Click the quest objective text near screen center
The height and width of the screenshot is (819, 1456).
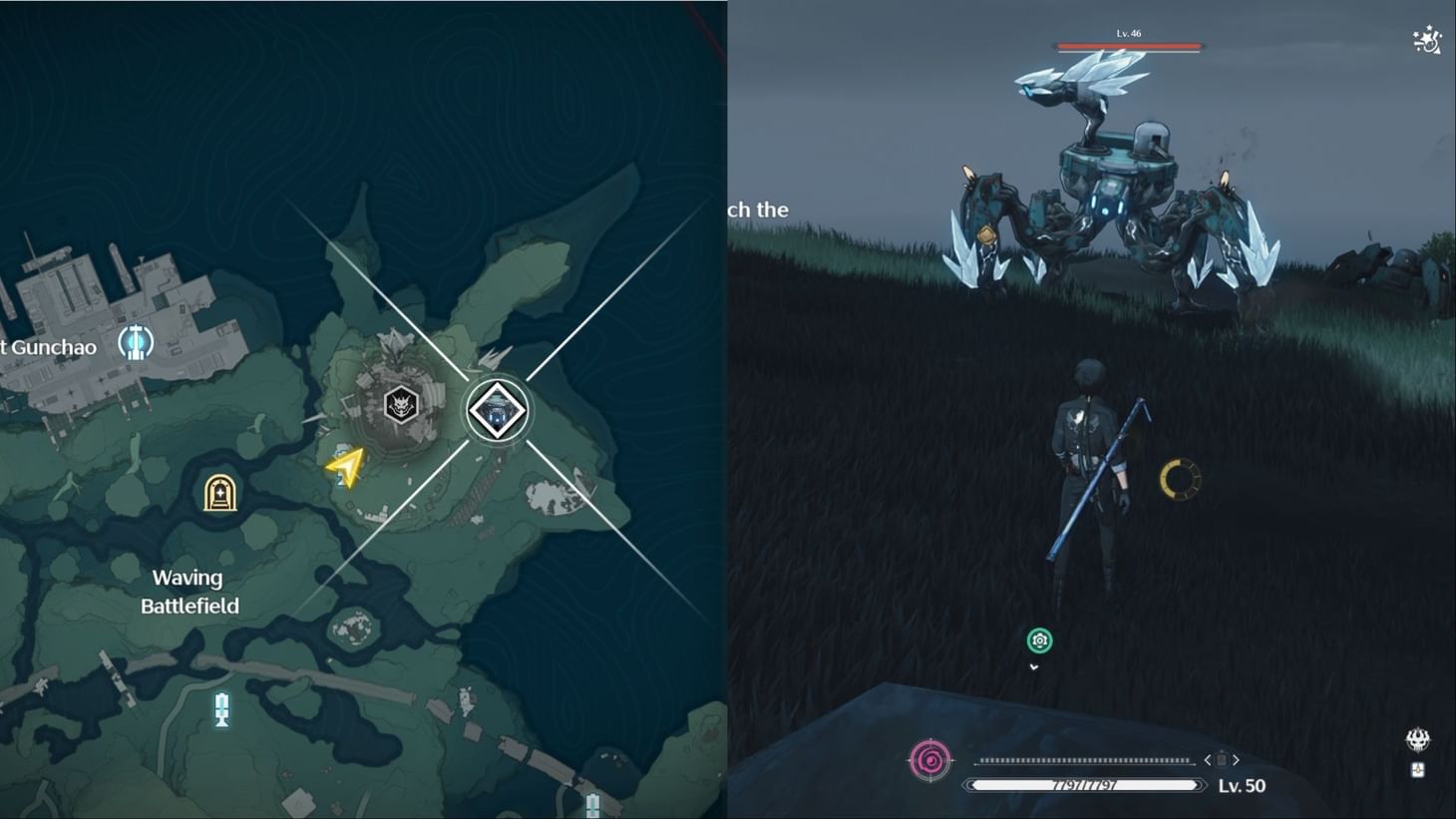point(762,209)
